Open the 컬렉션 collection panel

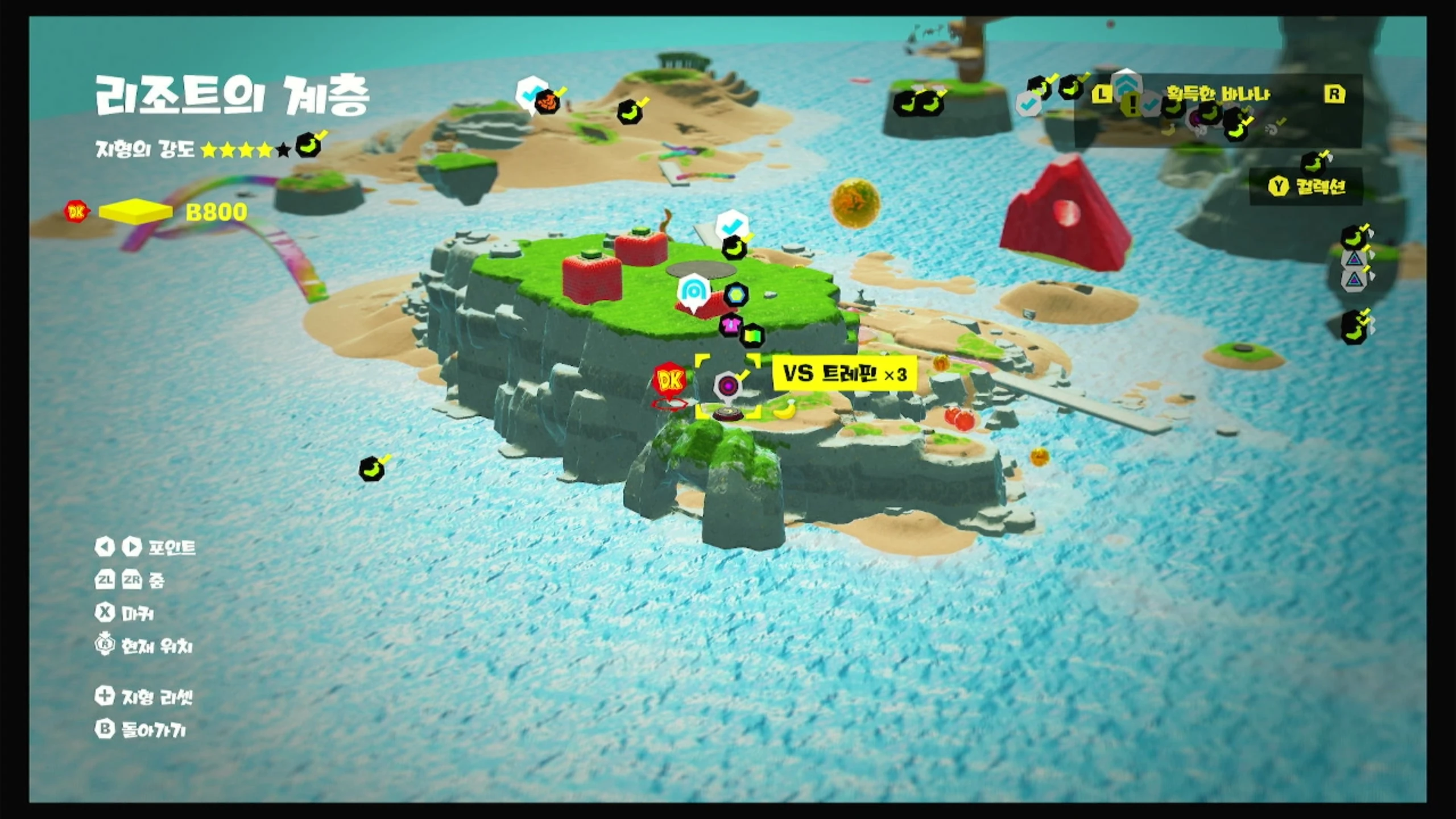(x=1307, y=187)
